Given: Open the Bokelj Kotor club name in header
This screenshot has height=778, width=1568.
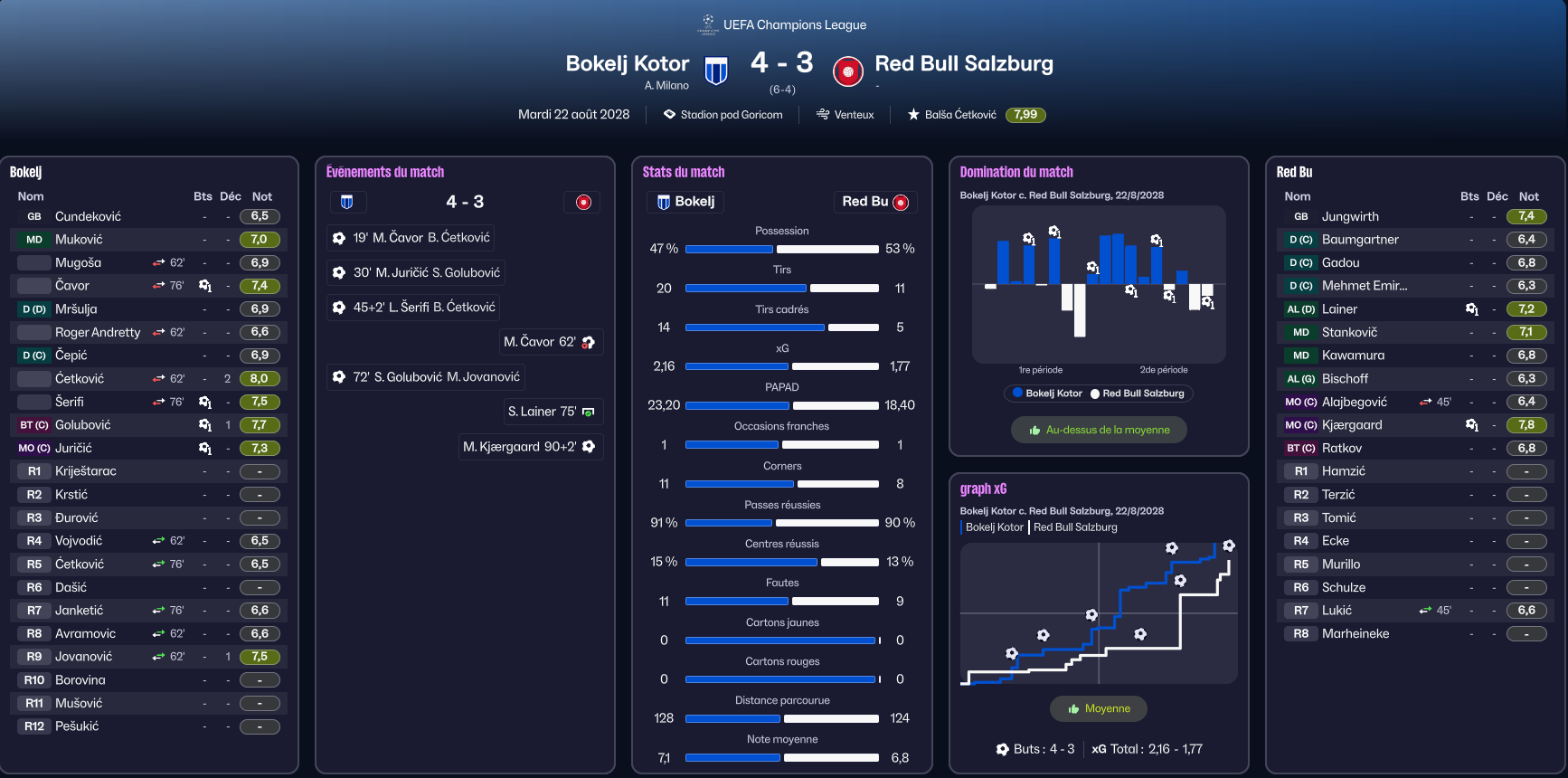Looking at the screenshot, I should (627, 63).
